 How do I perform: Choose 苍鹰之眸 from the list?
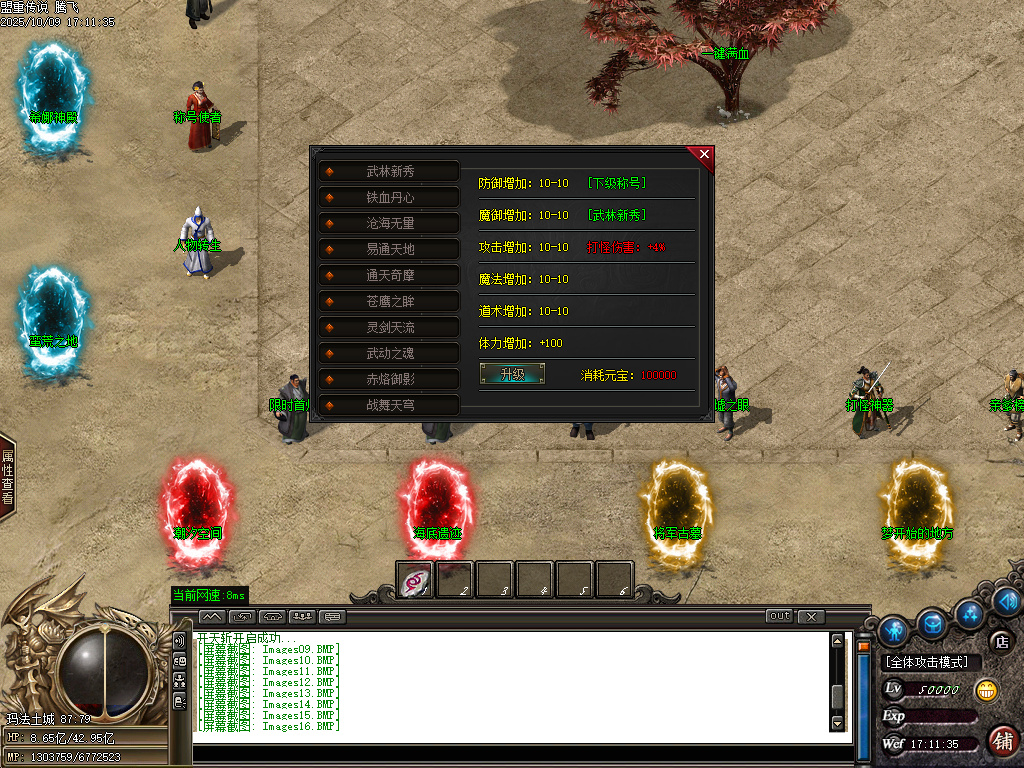(x=389, y=301)
